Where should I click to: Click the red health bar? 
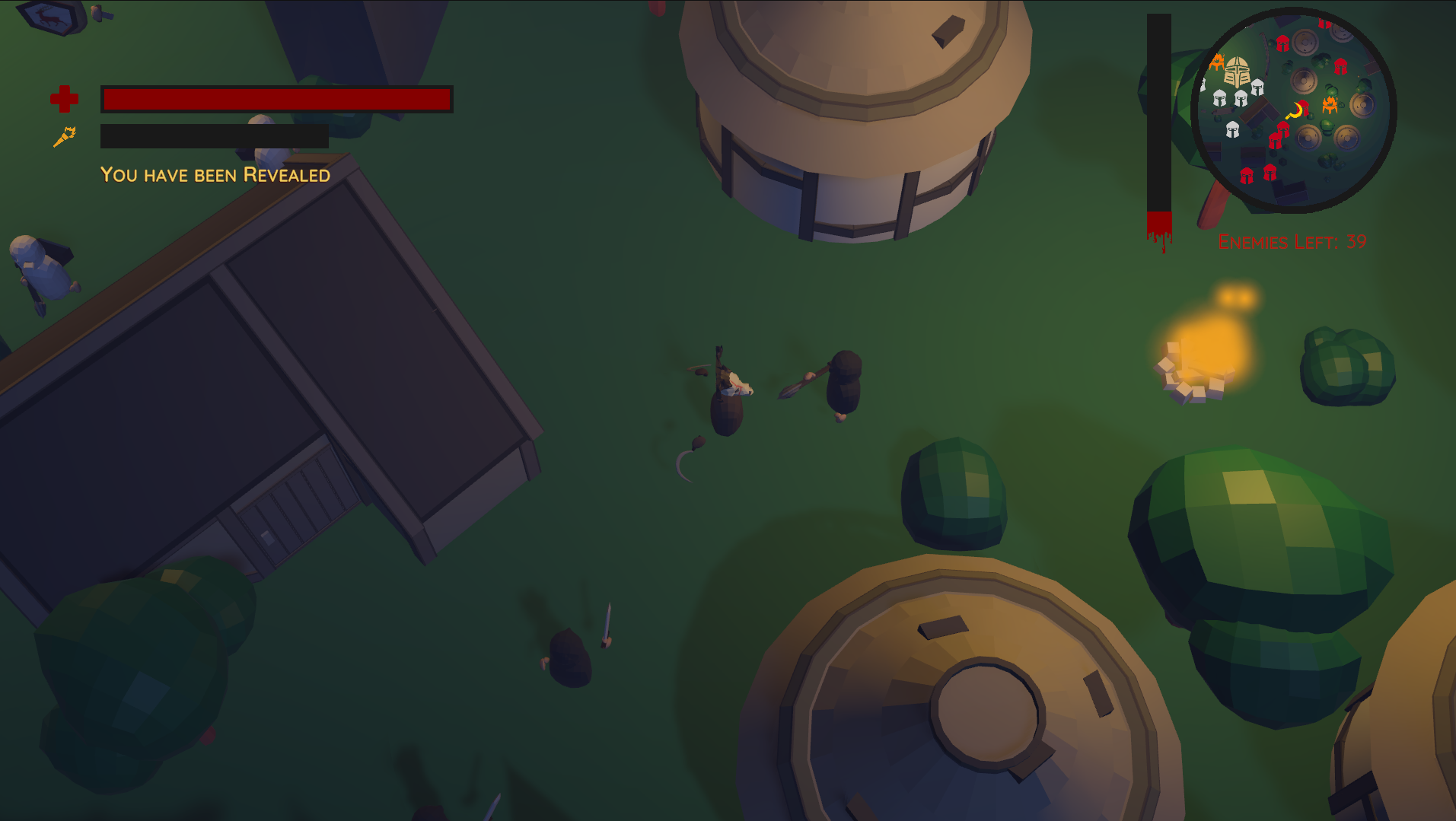(x=277, y=100)
